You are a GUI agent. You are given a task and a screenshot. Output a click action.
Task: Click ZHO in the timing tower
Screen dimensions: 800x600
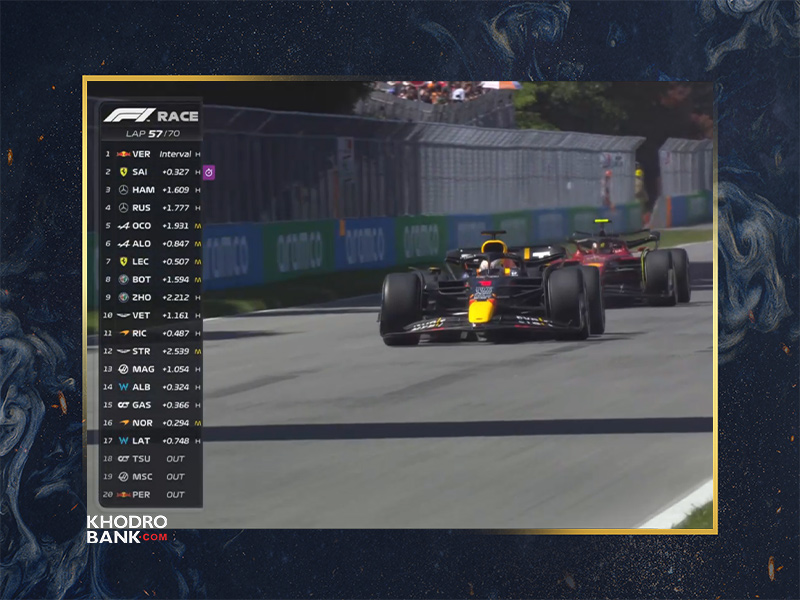tap(152, 297)
